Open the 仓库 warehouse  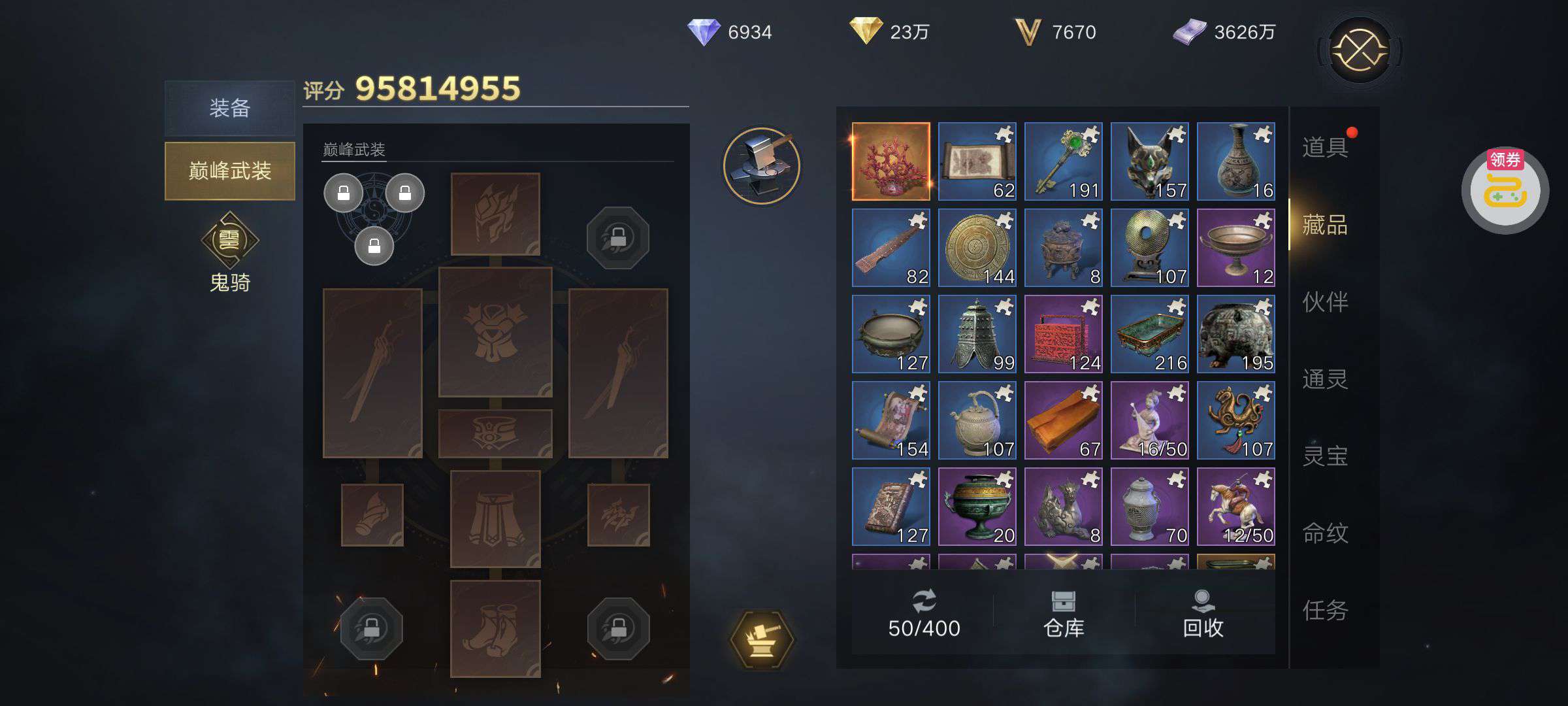[1064, 613]
